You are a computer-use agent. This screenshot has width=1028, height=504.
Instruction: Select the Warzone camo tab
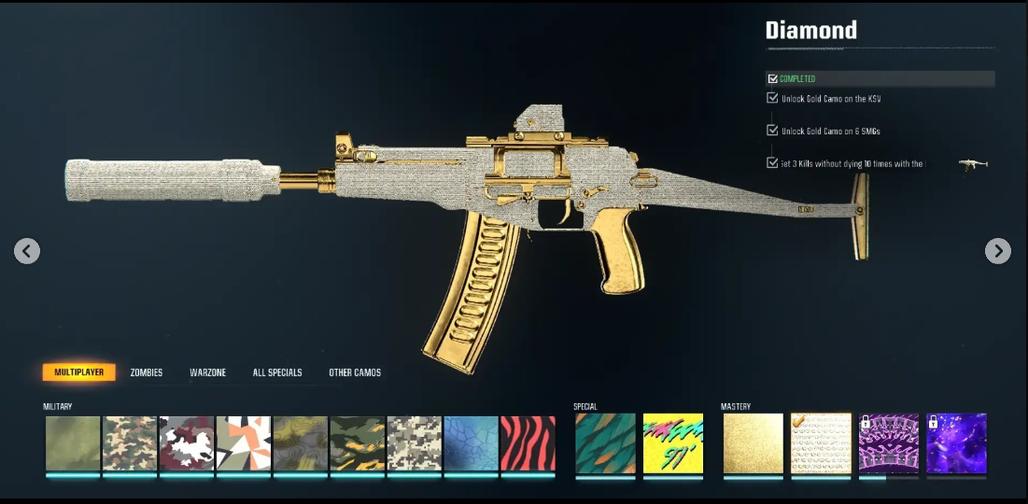[x=208, y=373]
